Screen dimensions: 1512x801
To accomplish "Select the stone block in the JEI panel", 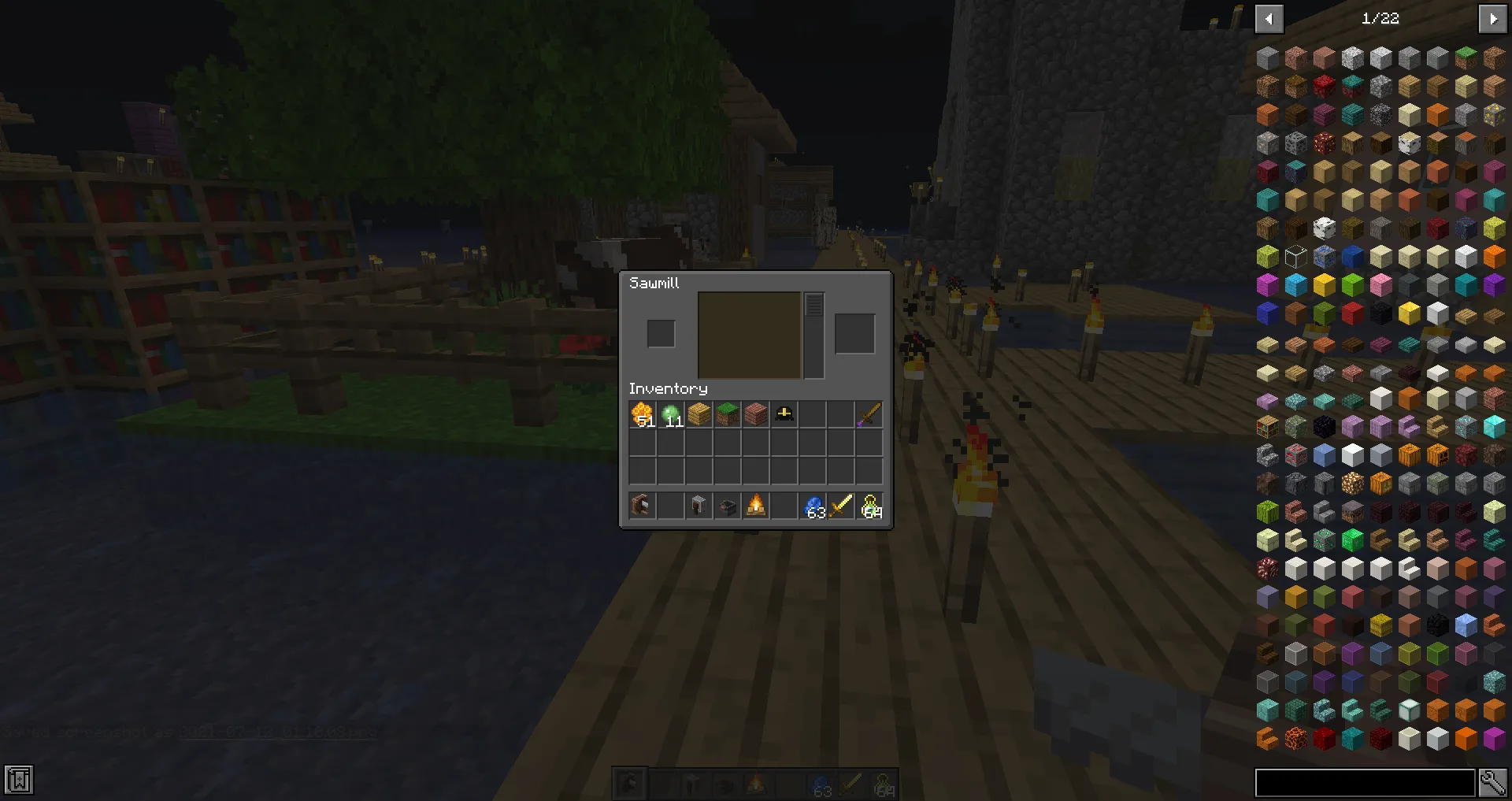I will click(x=1267, y=57).
